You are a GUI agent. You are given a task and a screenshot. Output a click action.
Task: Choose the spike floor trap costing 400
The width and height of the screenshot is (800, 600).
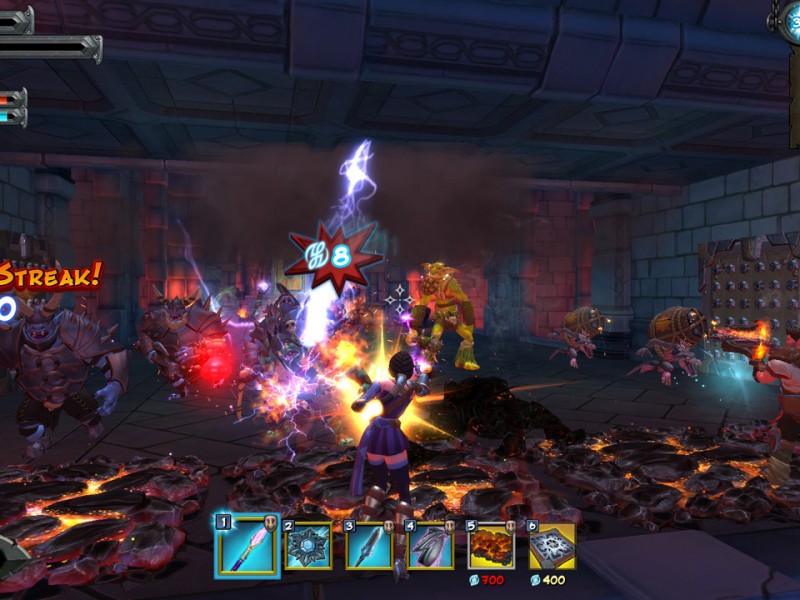click(552, 546)
